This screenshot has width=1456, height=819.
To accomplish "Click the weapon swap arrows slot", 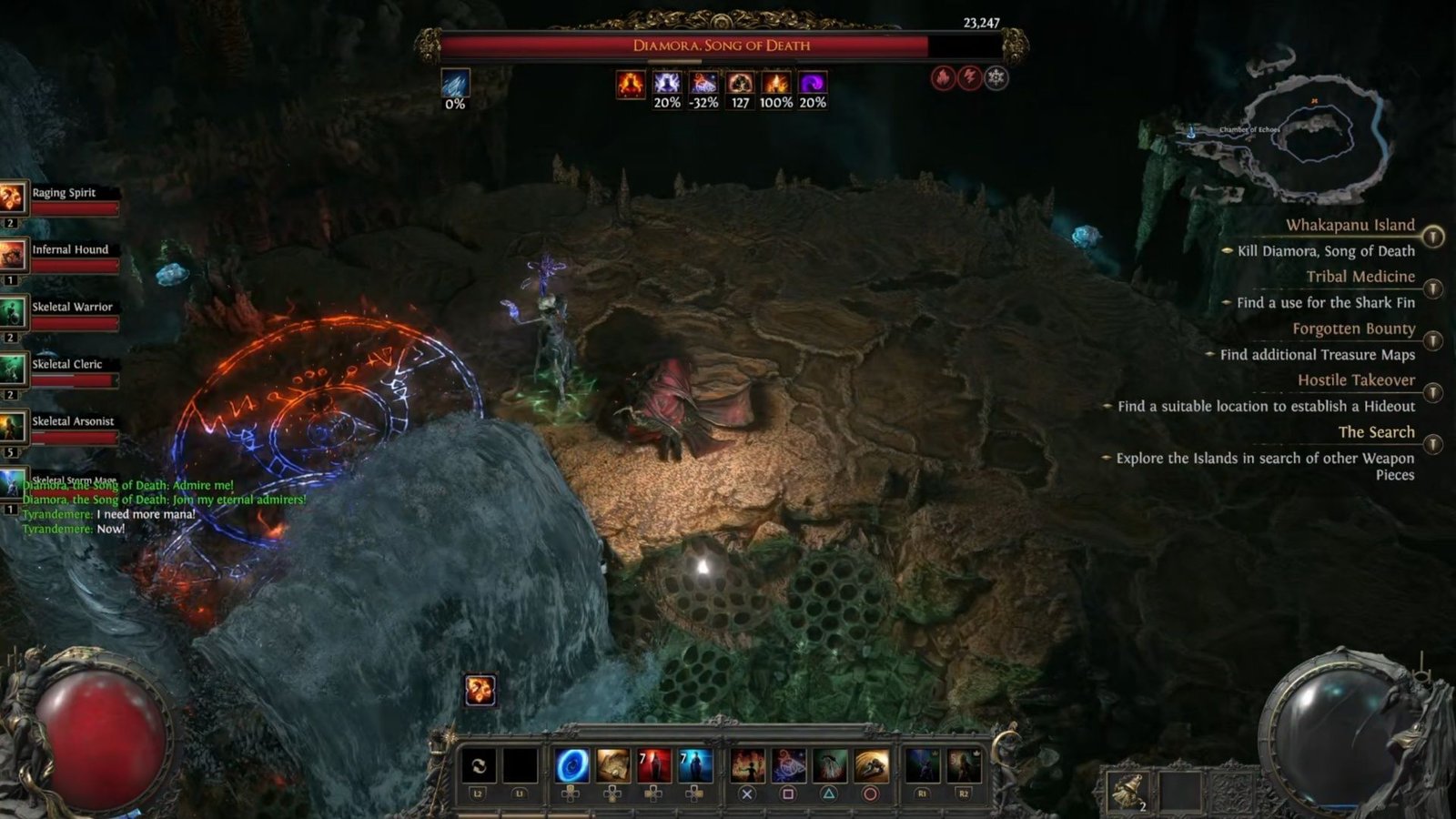I will tap(479, 766).
